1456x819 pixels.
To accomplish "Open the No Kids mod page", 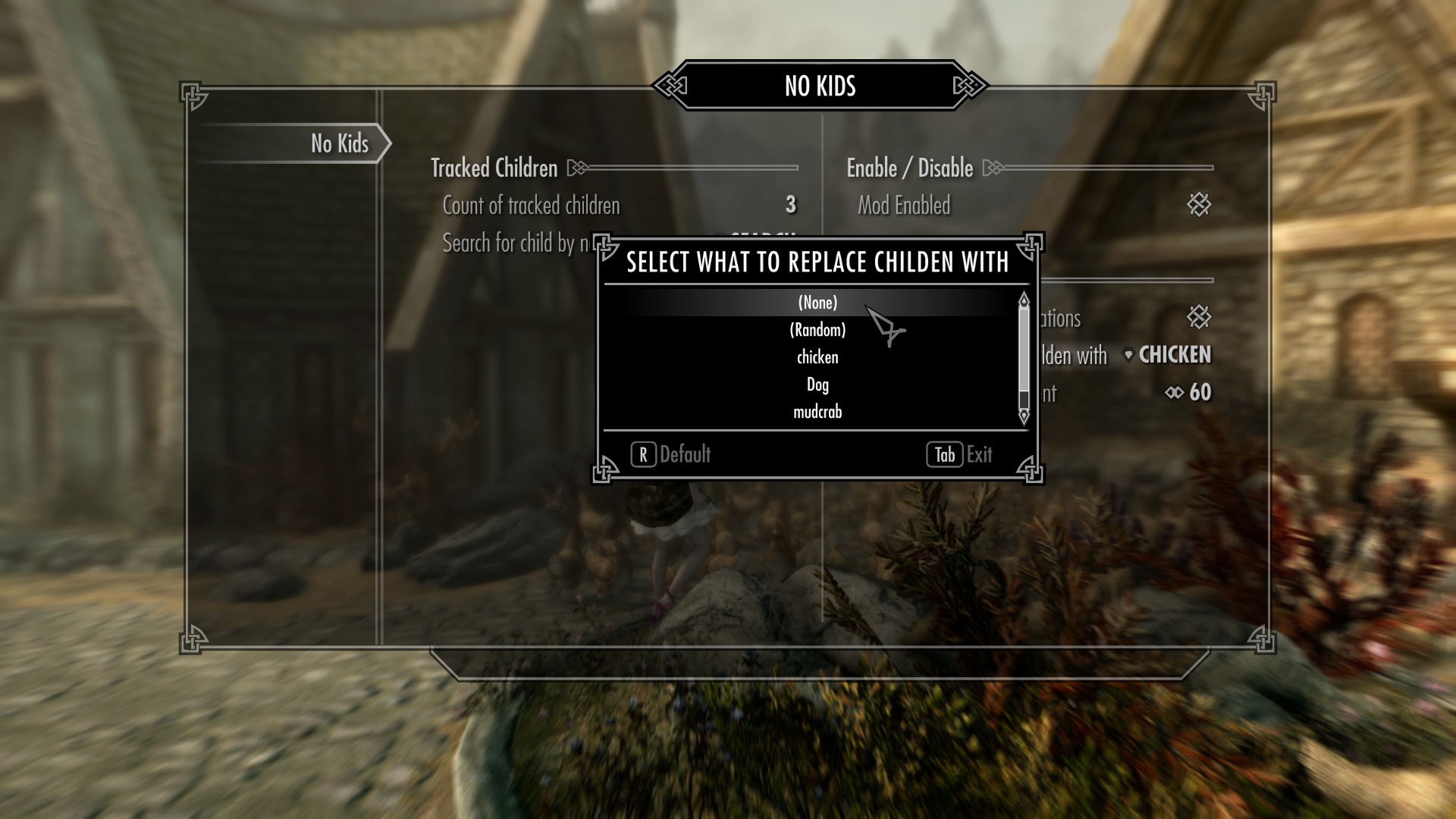I will 339,143.
